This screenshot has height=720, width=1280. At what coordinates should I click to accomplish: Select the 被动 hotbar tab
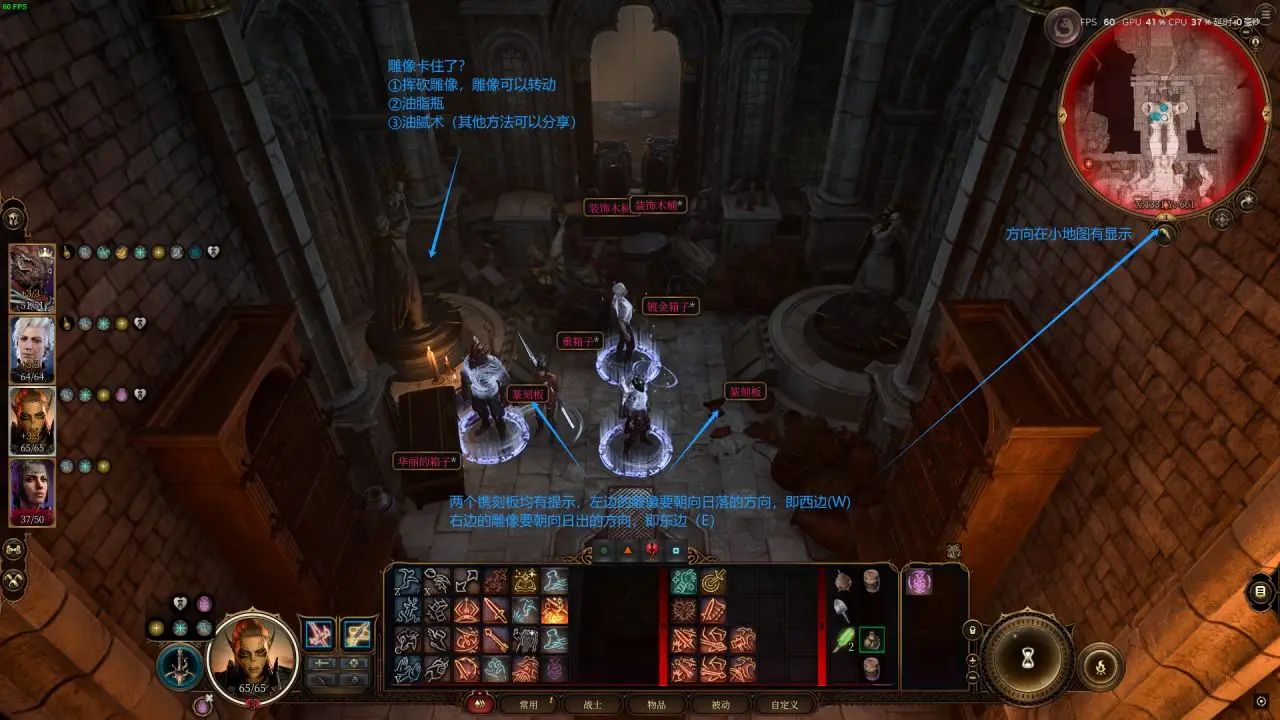(720, 705)
